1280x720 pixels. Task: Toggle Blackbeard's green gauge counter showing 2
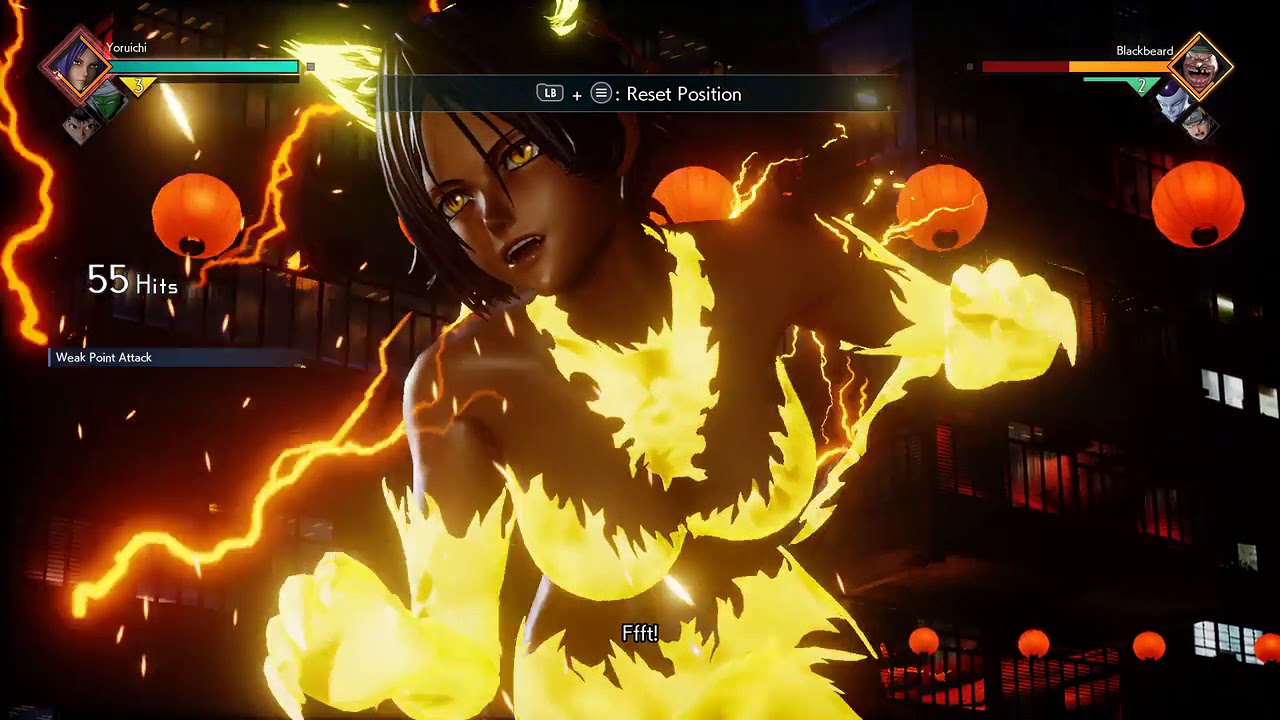[1142, 85]
